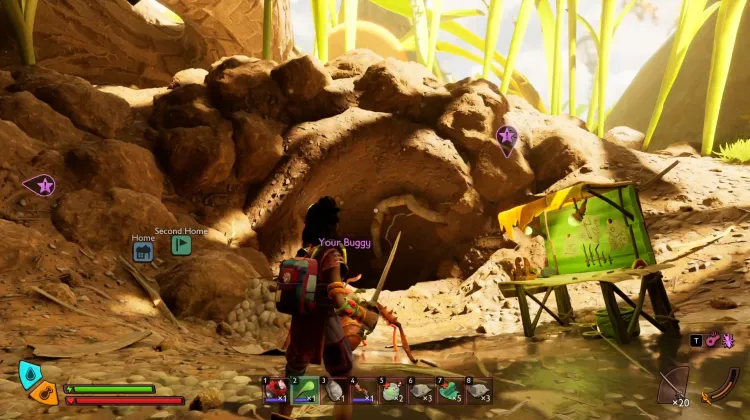
Task: Select the gray item in hotbar slot 6
Action: point(421,391)
